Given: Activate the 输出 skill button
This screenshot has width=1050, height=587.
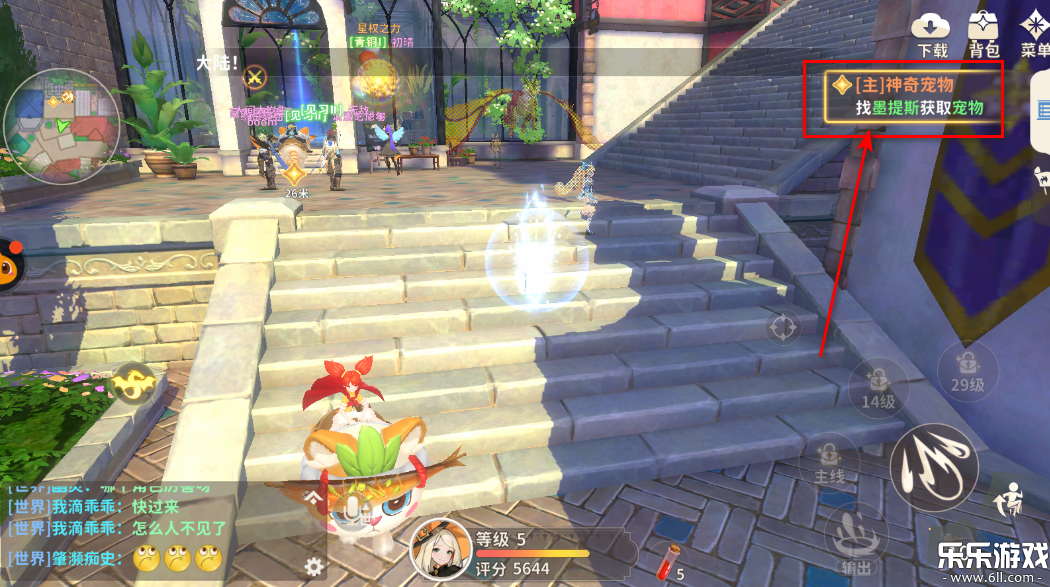Looking at the screenshot, I should (x=852, y=535).
